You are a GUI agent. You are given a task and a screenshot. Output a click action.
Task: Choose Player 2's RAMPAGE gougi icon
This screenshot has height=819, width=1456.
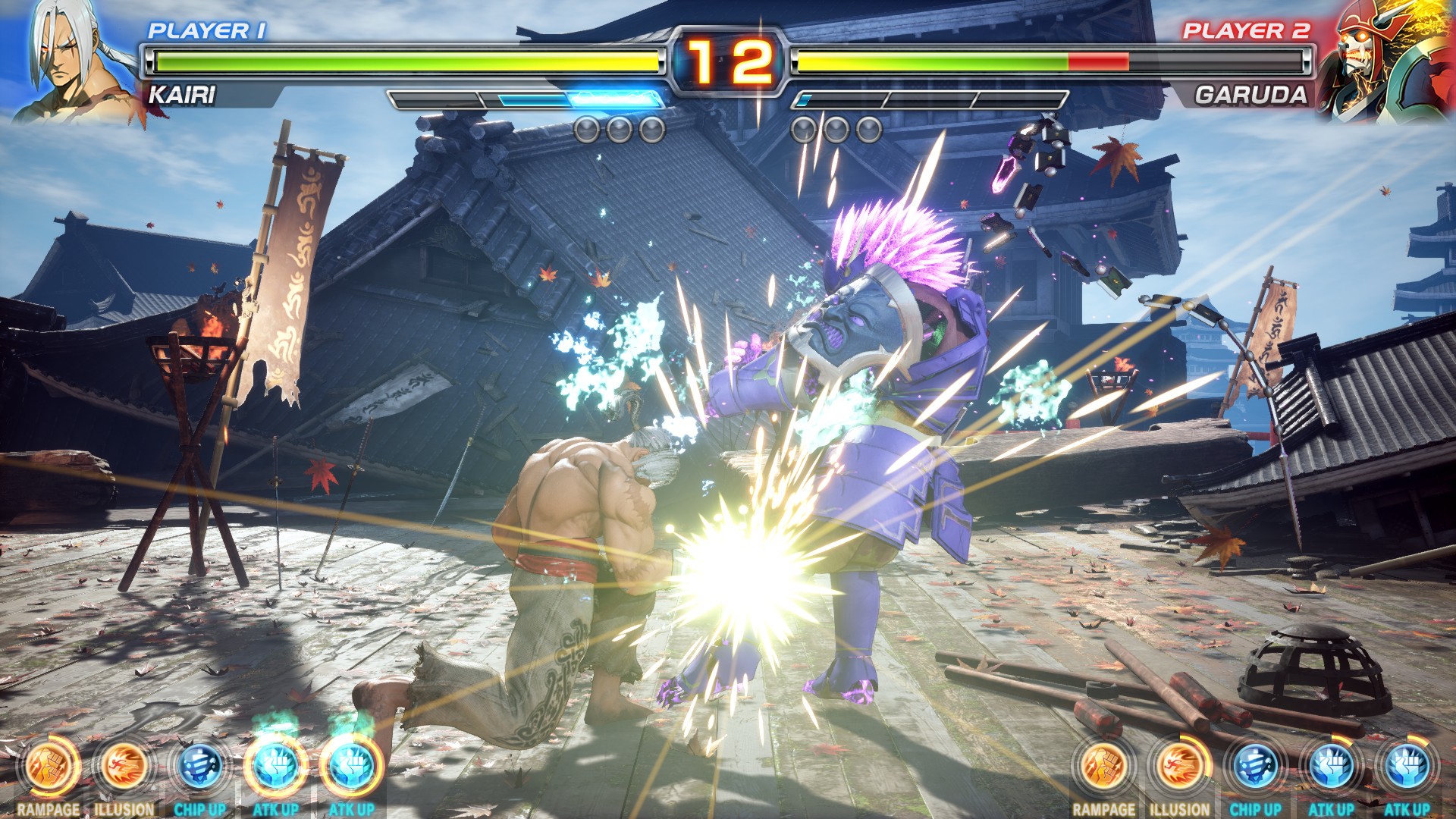(x=1103, y=767)
